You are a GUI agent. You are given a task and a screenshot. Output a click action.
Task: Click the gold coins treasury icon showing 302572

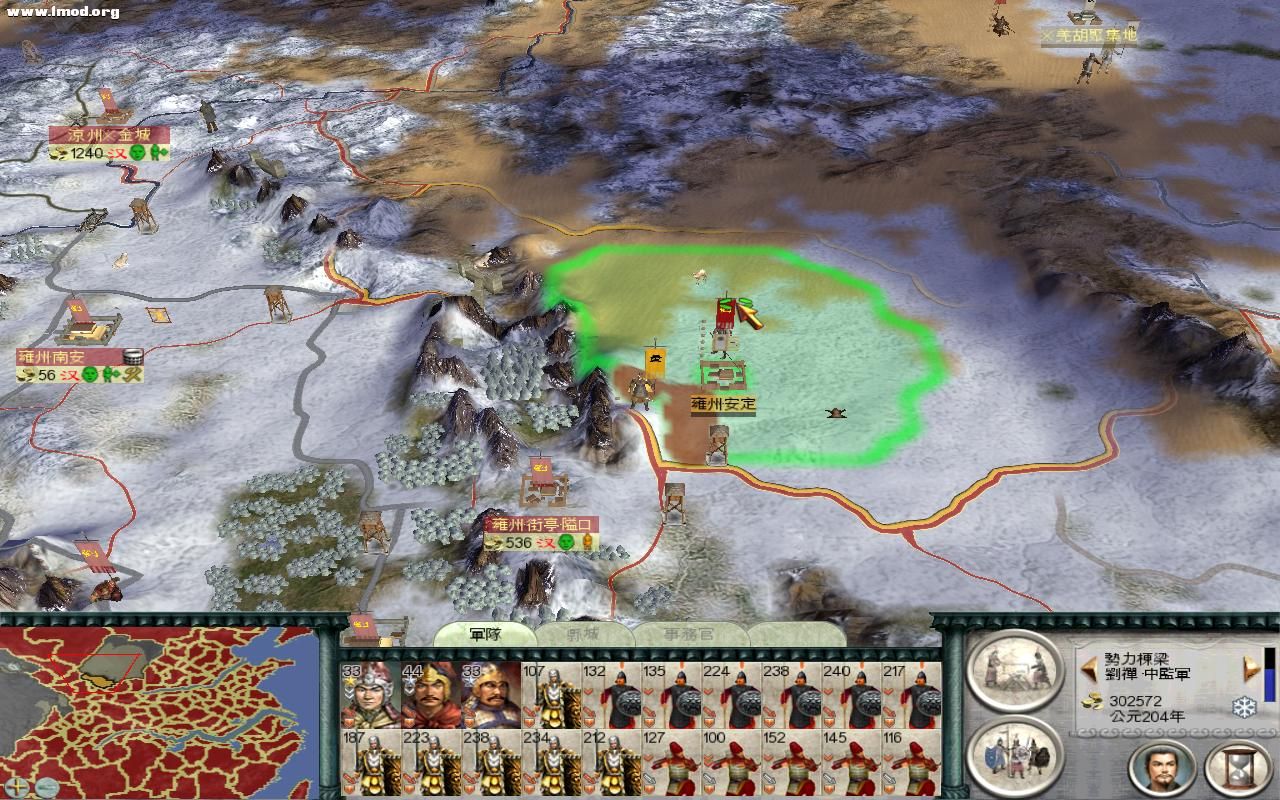pos(1091,702)
